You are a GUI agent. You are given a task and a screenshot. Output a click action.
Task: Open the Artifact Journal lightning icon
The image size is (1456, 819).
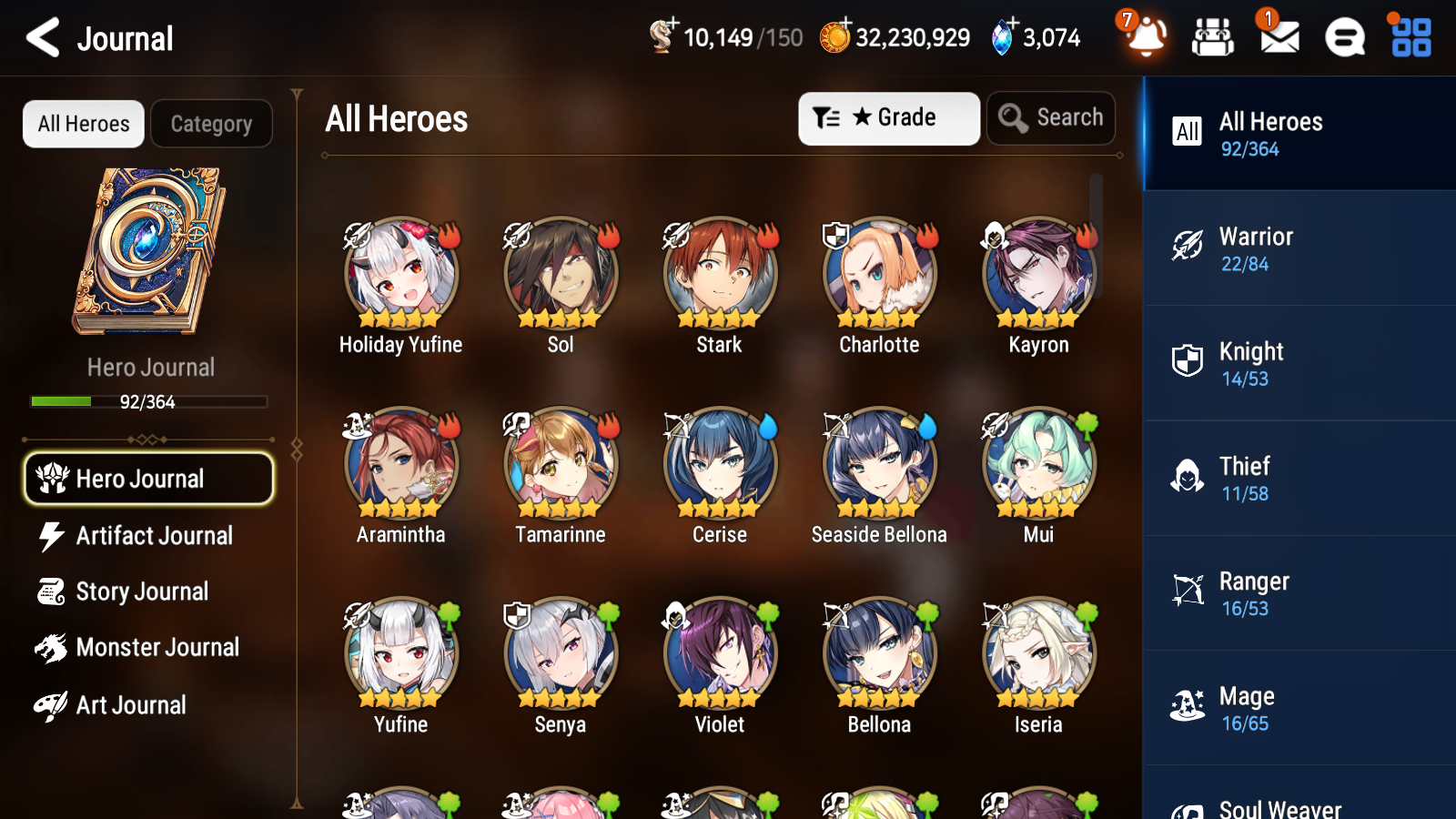(x=51, y=536)
